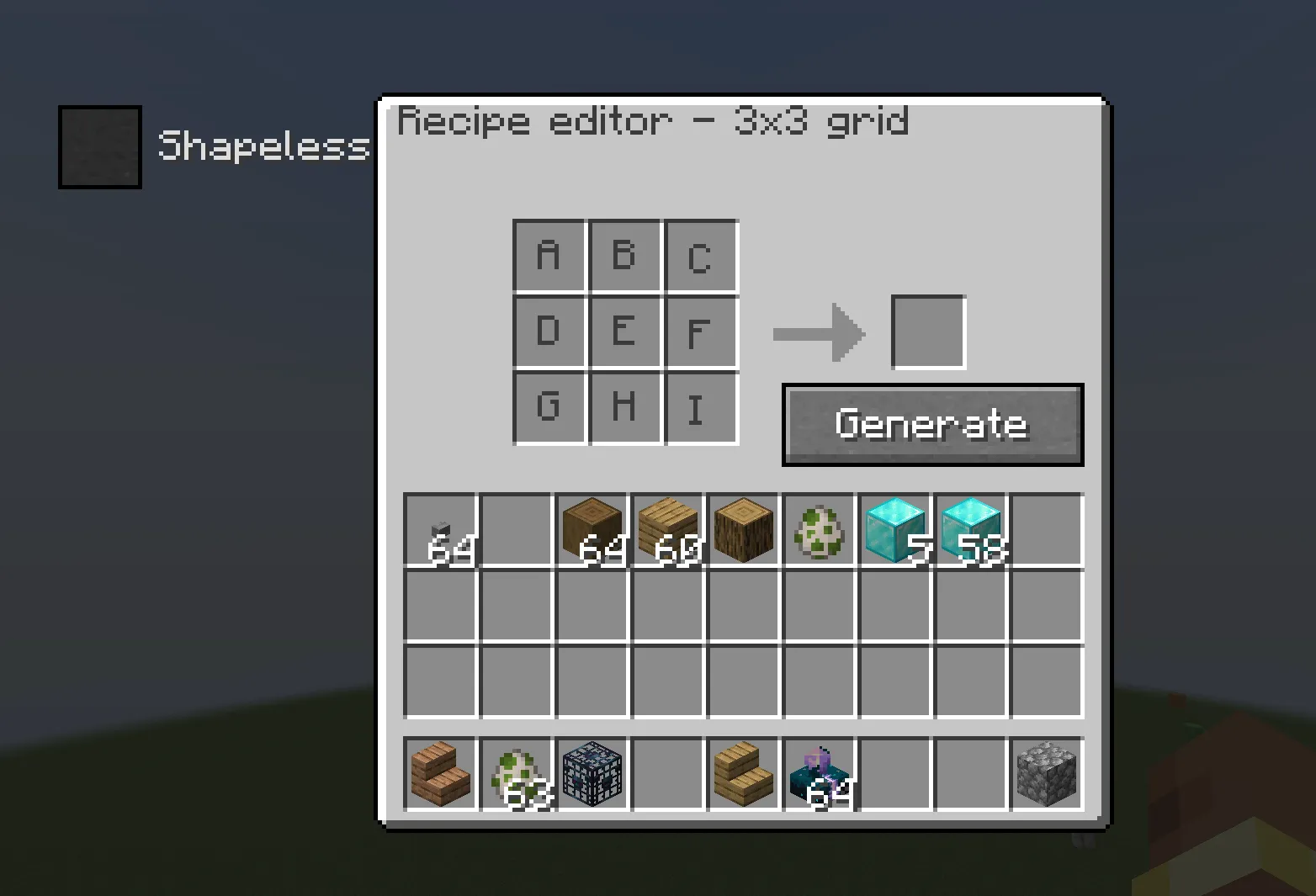Select the cobblestone block in the hotbar

coord(1046,774)
